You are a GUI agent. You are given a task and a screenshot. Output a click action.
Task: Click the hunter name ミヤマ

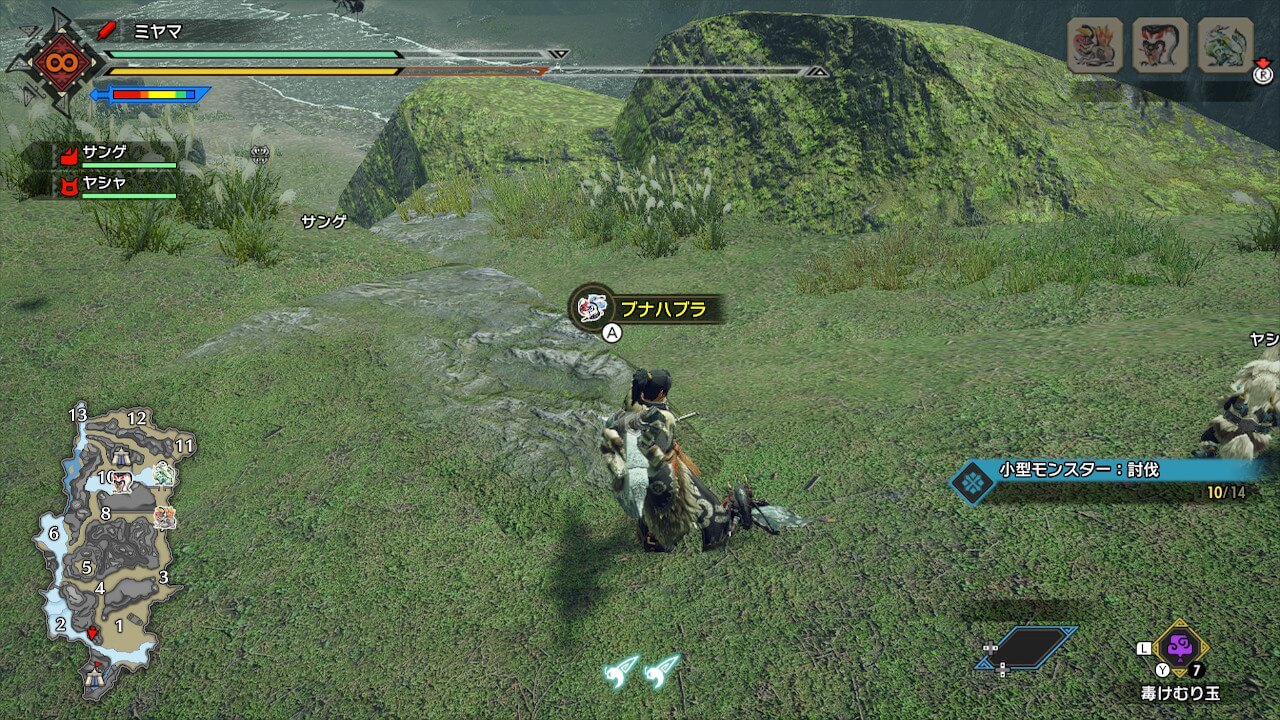pyautogui.click(x=158, y=31)
